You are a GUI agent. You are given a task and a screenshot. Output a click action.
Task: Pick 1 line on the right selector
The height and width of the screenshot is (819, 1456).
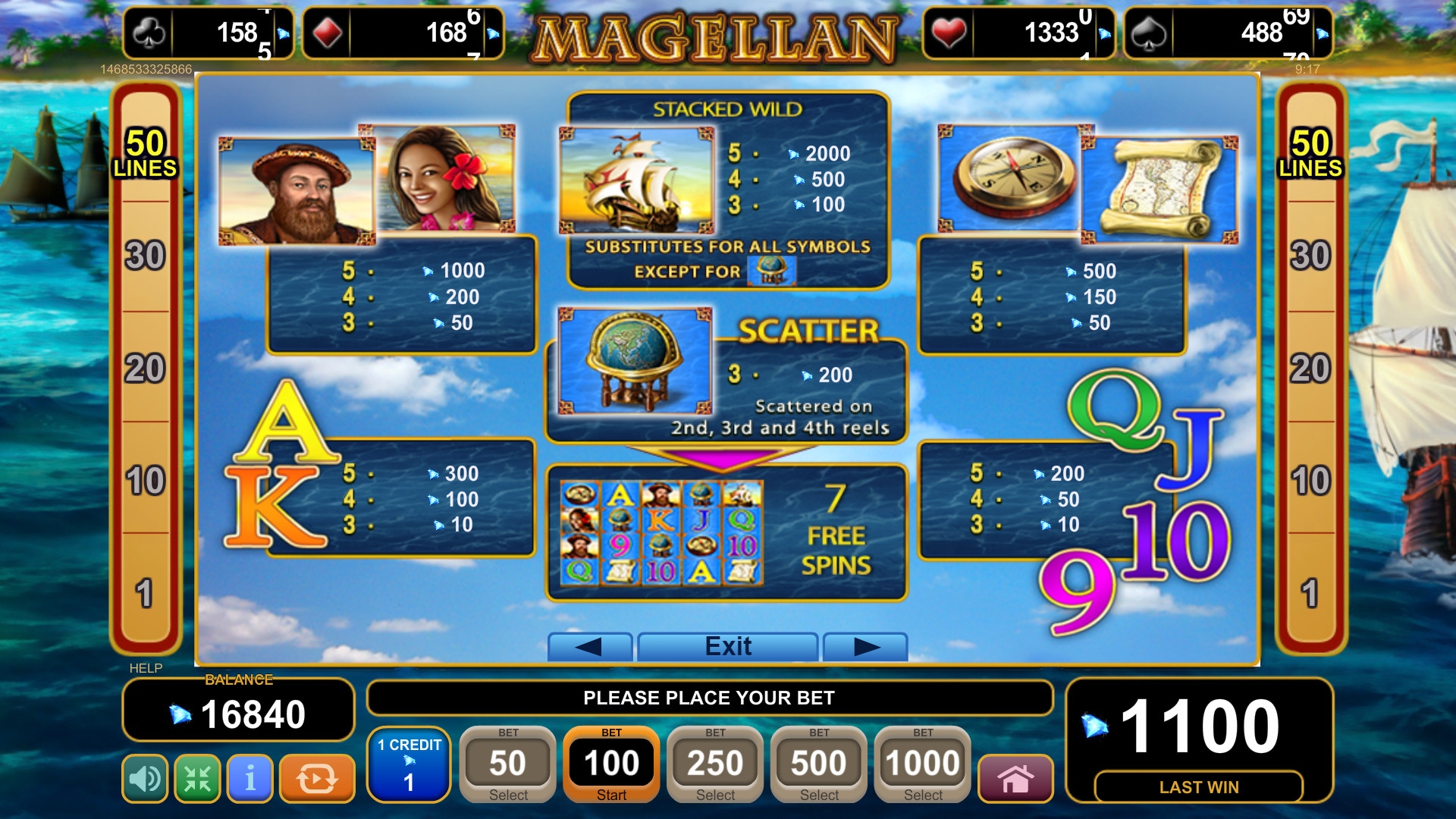pyautogui.click(x=1310, y=593)
